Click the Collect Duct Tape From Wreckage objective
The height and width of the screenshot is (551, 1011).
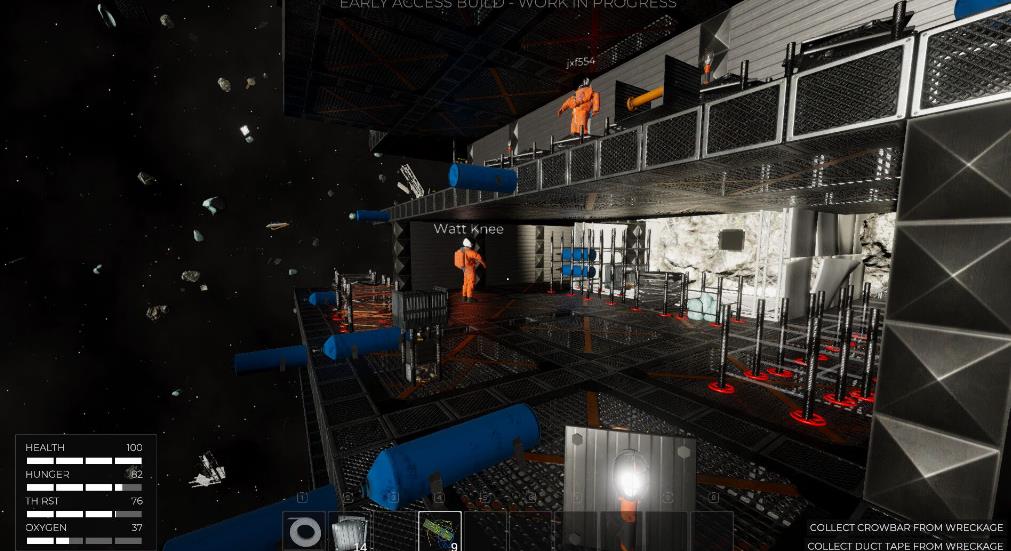(904, 545)
